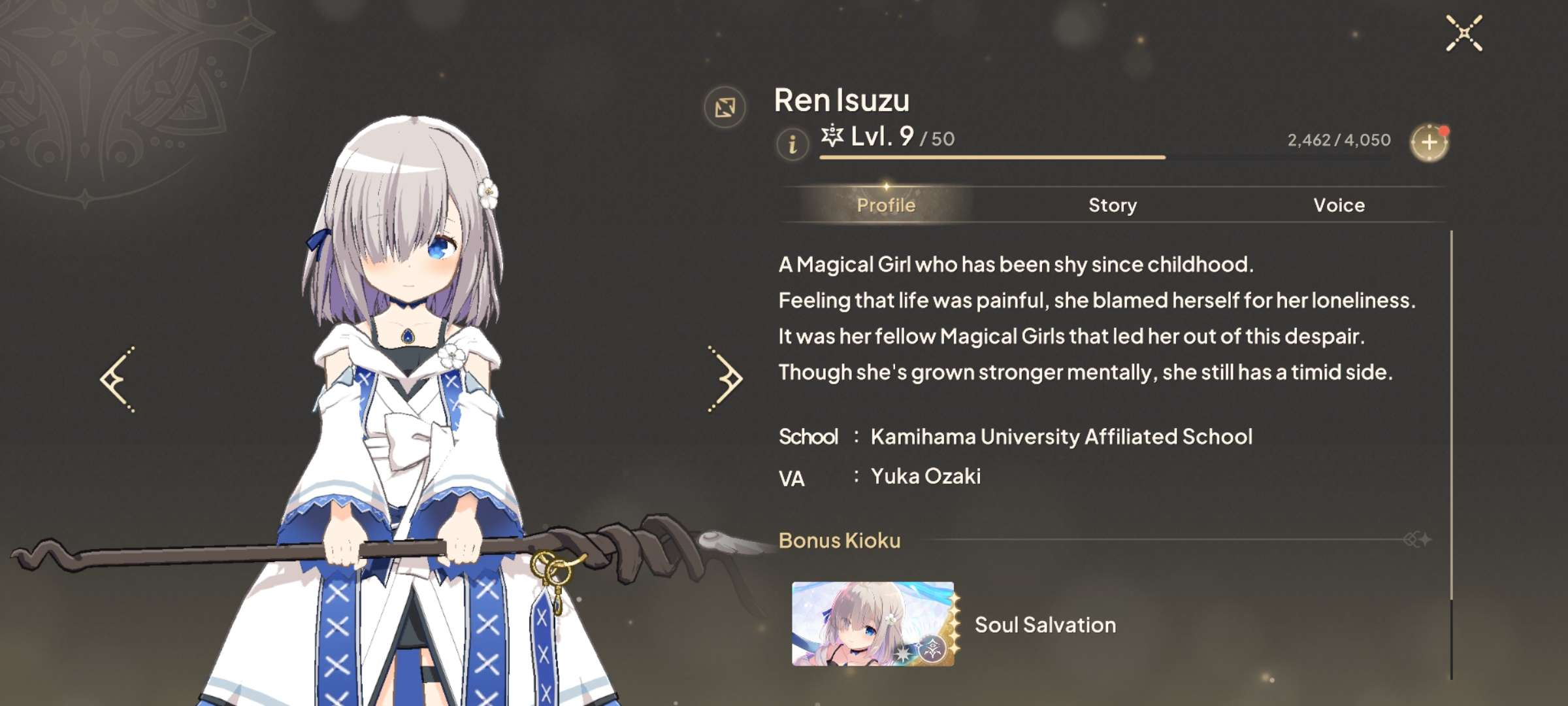Go to the next character with right arrow

pyautogui.click(x=725, y=379)
